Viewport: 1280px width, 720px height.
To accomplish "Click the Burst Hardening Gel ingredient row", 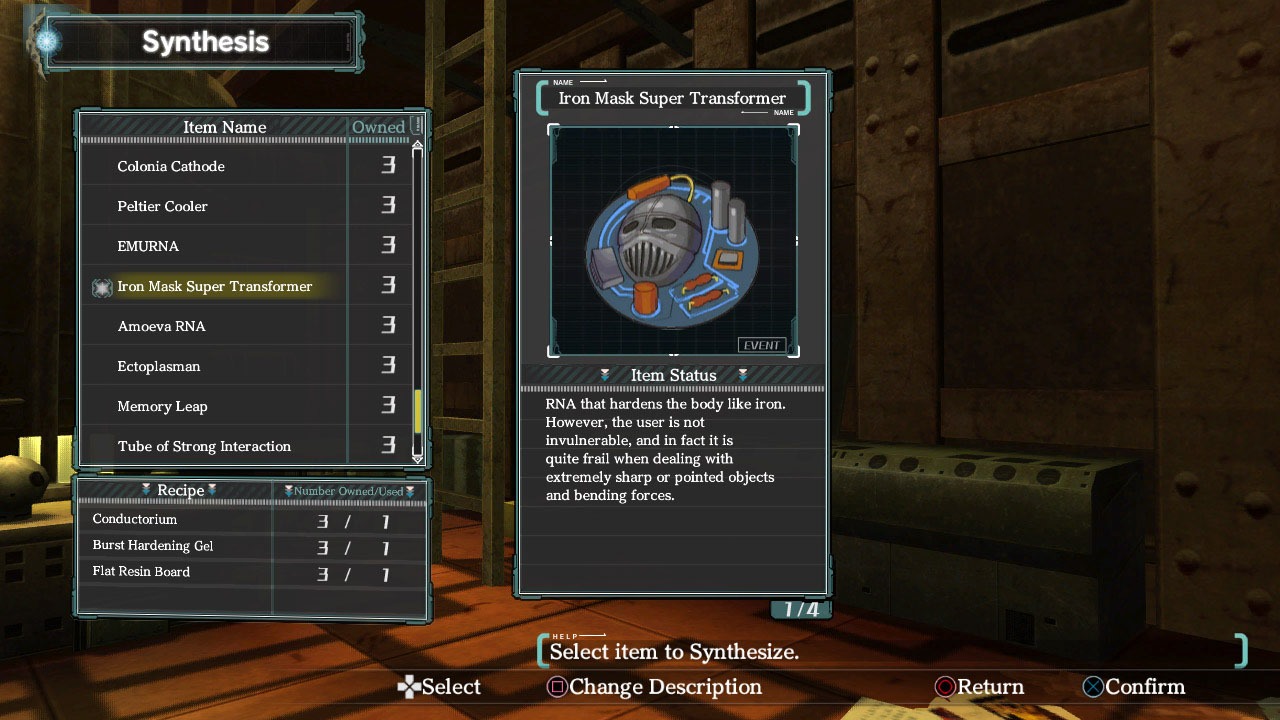I will (x=153, y=546).
